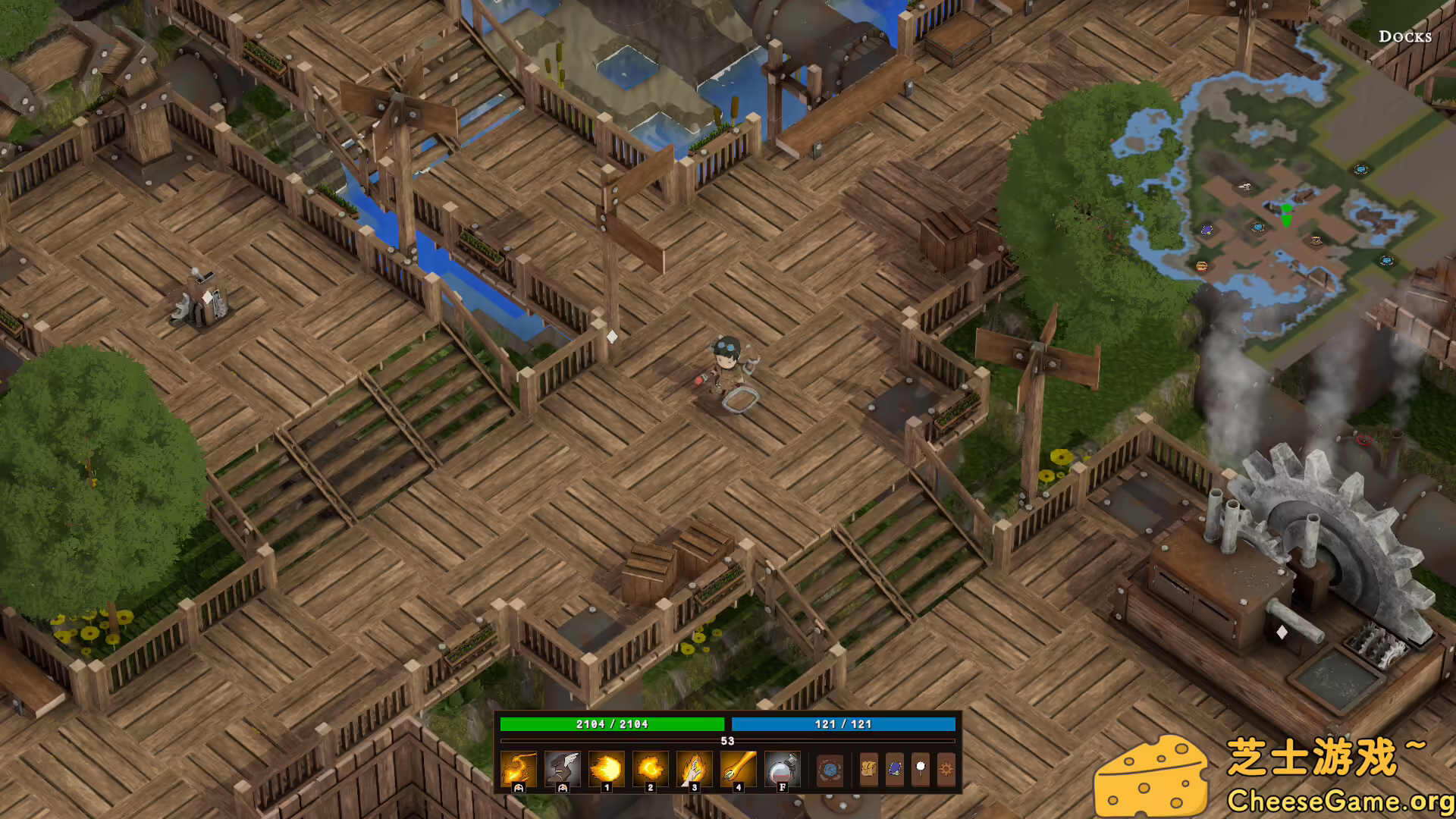Click the treasure chest marker on the minimap

(1201, 266)
